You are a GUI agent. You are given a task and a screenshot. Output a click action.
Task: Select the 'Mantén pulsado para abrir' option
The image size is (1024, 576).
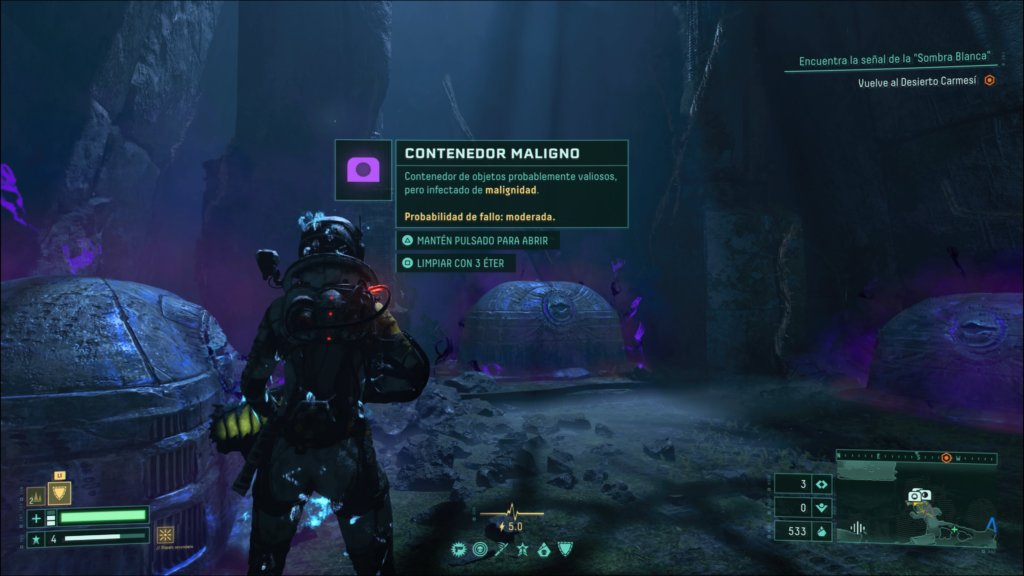476,241
